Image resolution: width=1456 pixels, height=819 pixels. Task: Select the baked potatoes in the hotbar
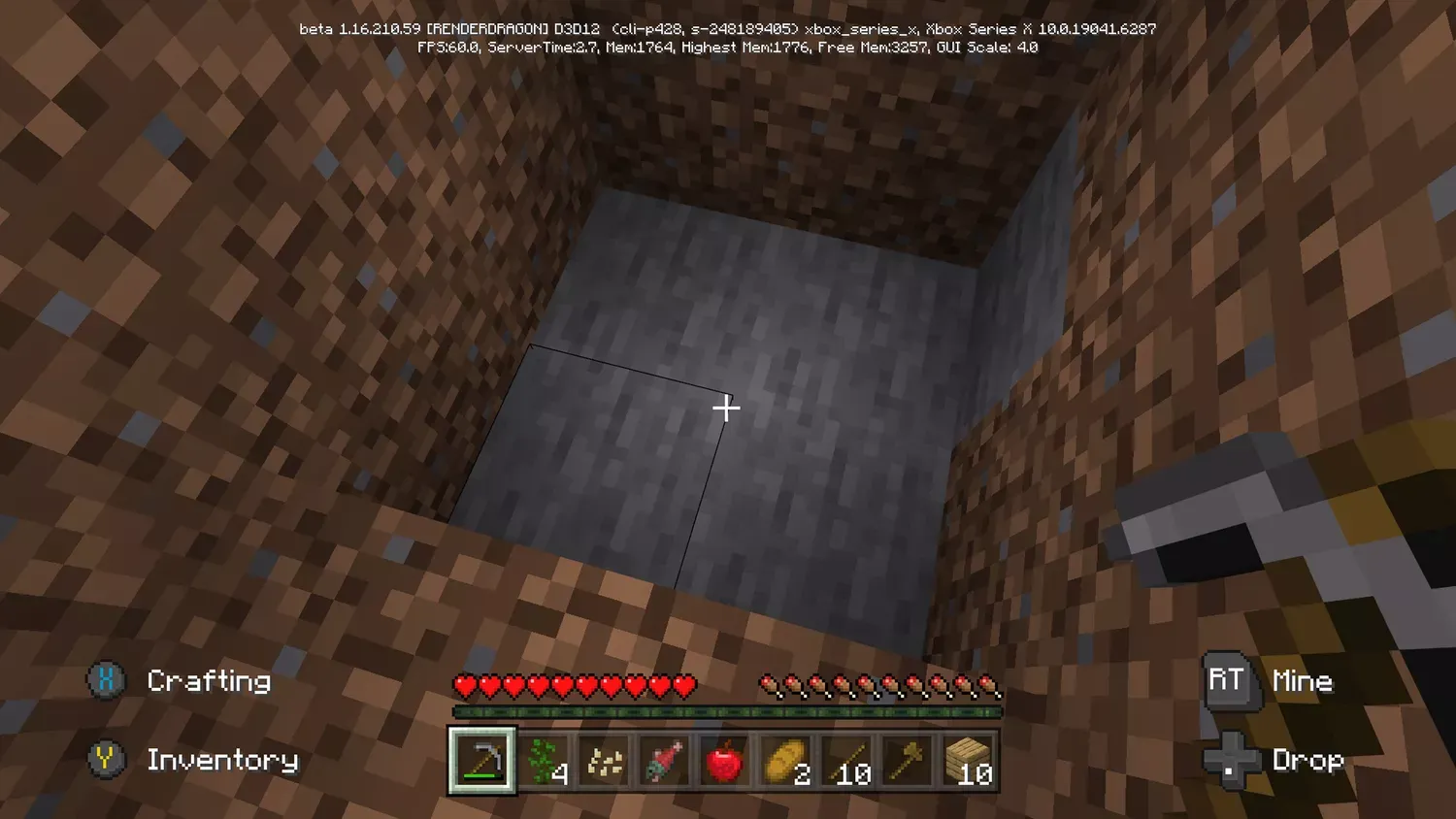point(786,760)
